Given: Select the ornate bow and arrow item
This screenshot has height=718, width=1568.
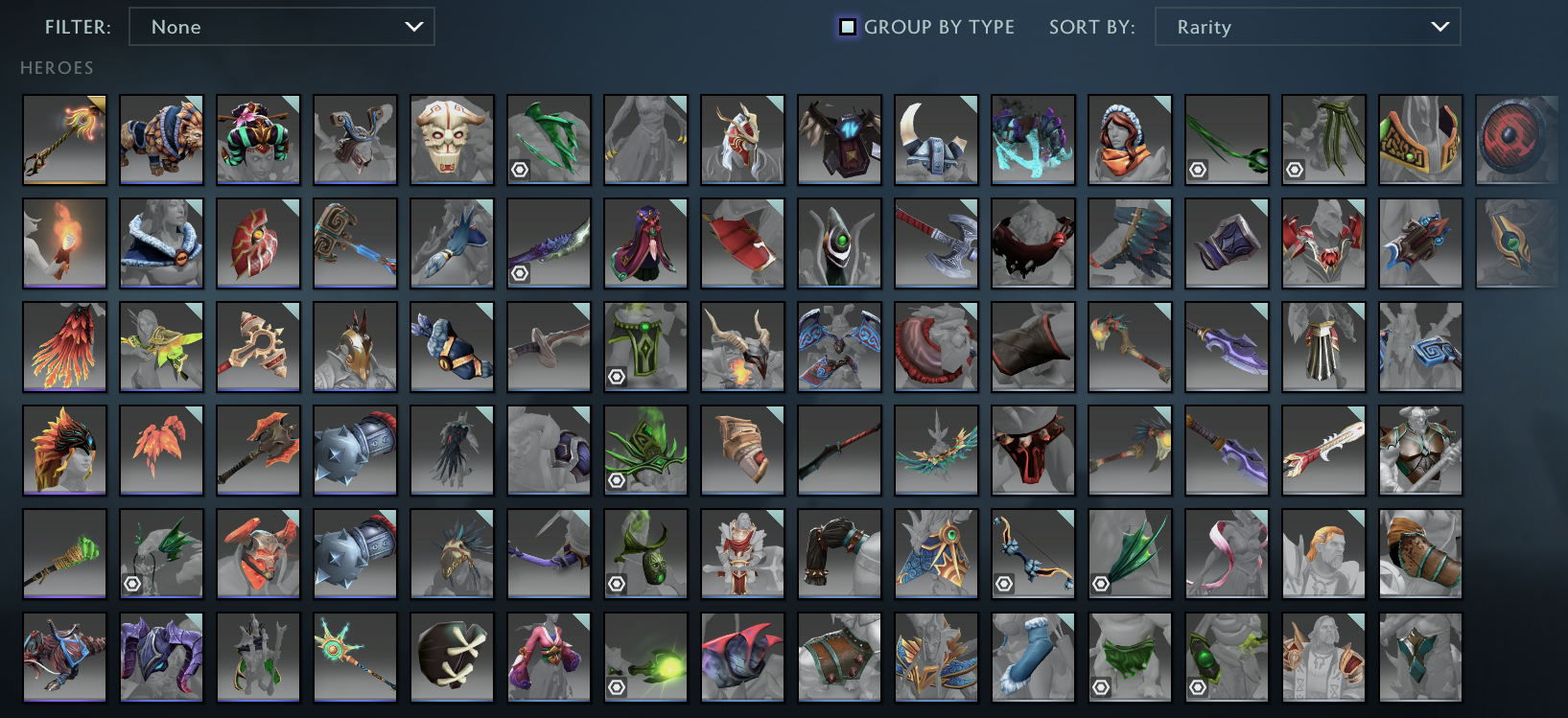Looking at the screenshot, I should tap(1033, 553).
